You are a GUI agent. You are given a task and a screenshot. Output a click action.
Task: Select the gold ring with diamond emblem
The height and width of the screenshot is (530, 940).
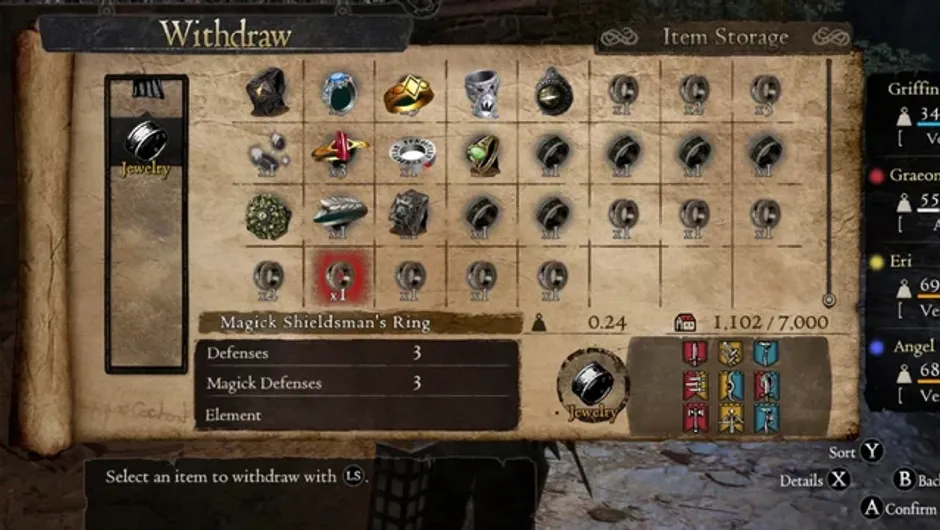point(409,93)
